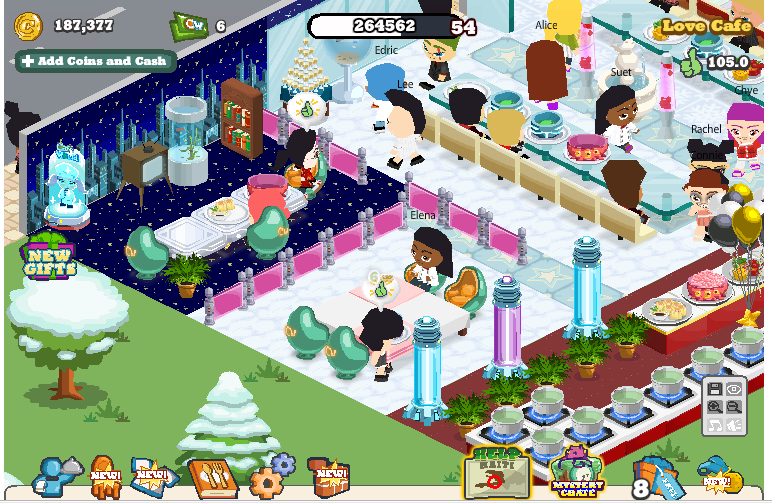The height and width of the screenshot is (503, 772).
Task: Open the cookbook with fork and knife
Action: coord(212,479)
